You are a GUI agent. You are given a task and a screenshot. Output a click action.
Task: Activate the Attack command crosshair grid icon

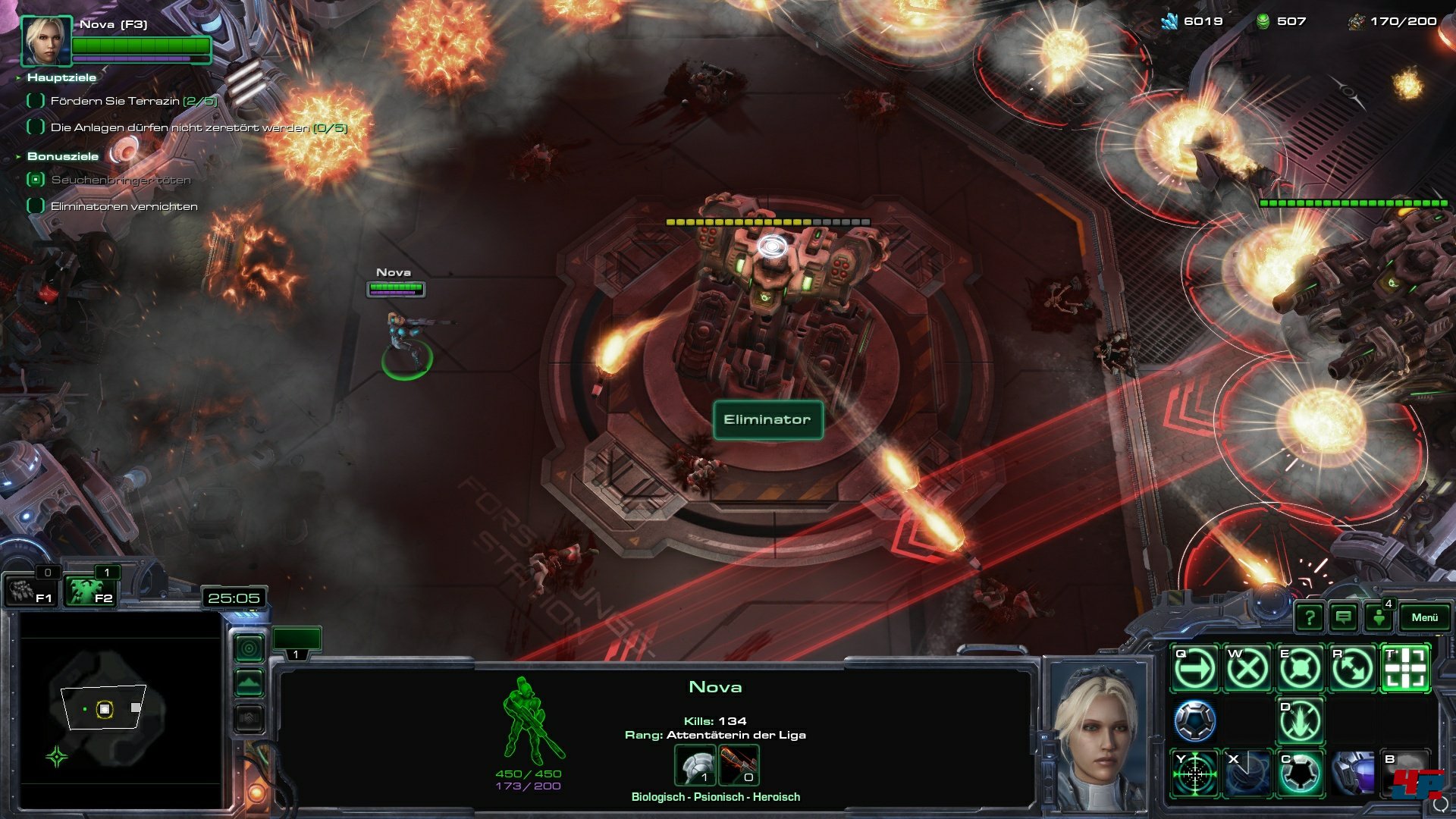coord(1405,669)
